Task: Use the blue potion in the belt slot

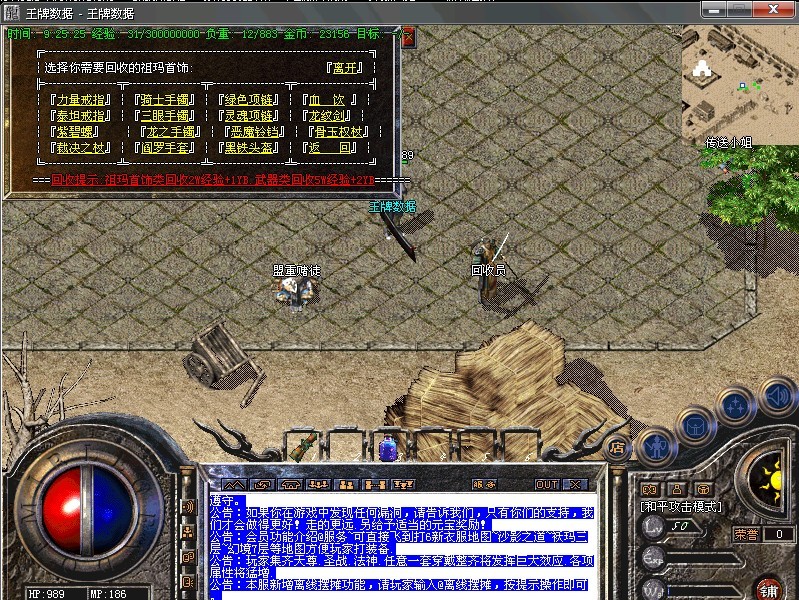Action: [x=388, y=447]
